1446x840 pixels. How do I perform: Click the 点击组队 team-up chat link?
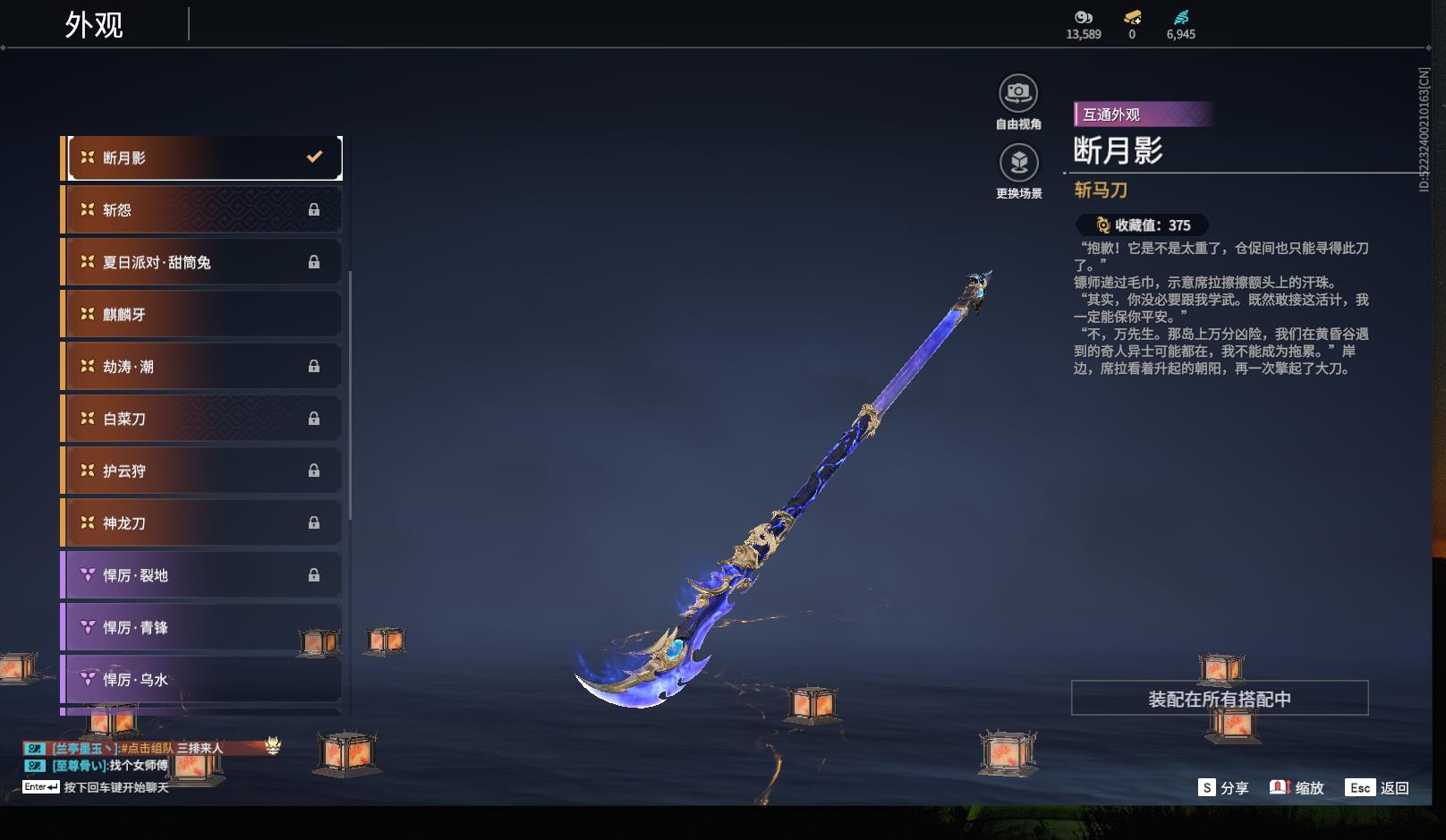(147, 748)
